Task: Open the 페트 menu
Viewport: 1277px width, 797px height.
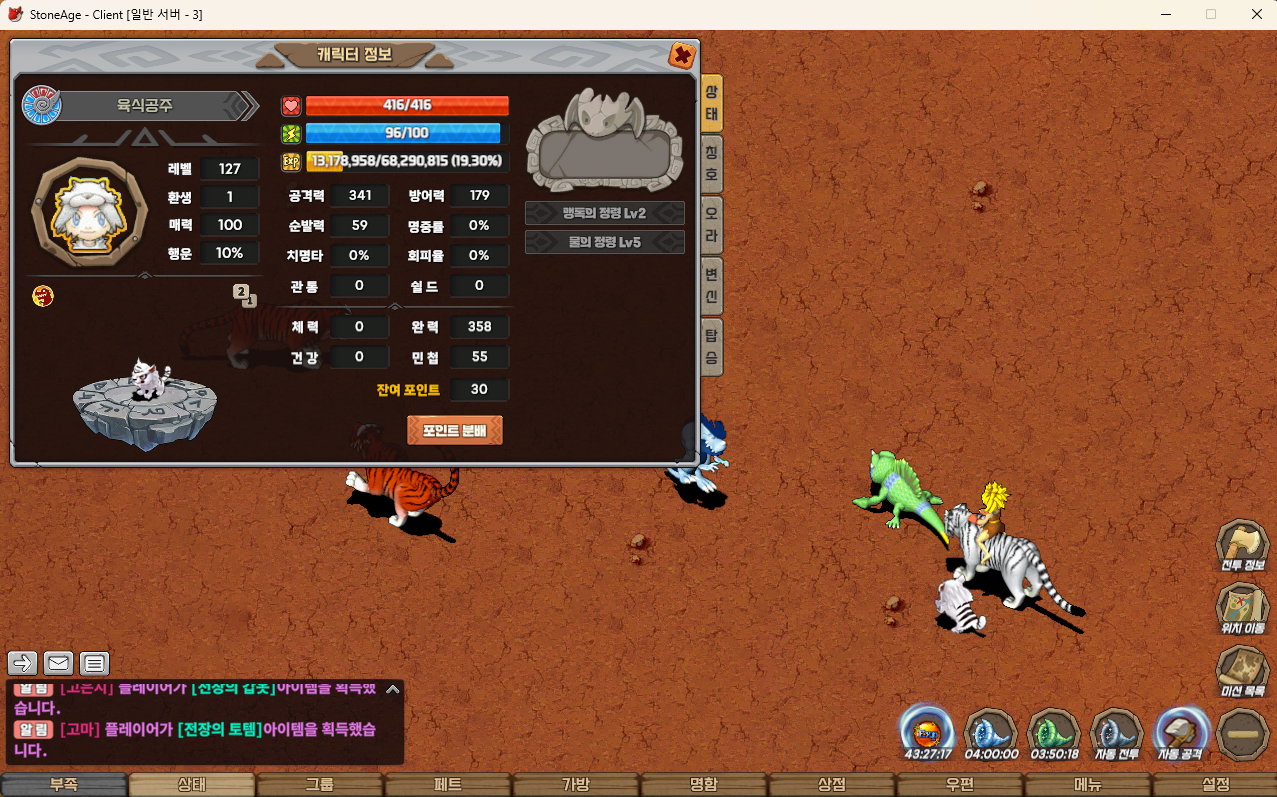Action: pos(447,785)
